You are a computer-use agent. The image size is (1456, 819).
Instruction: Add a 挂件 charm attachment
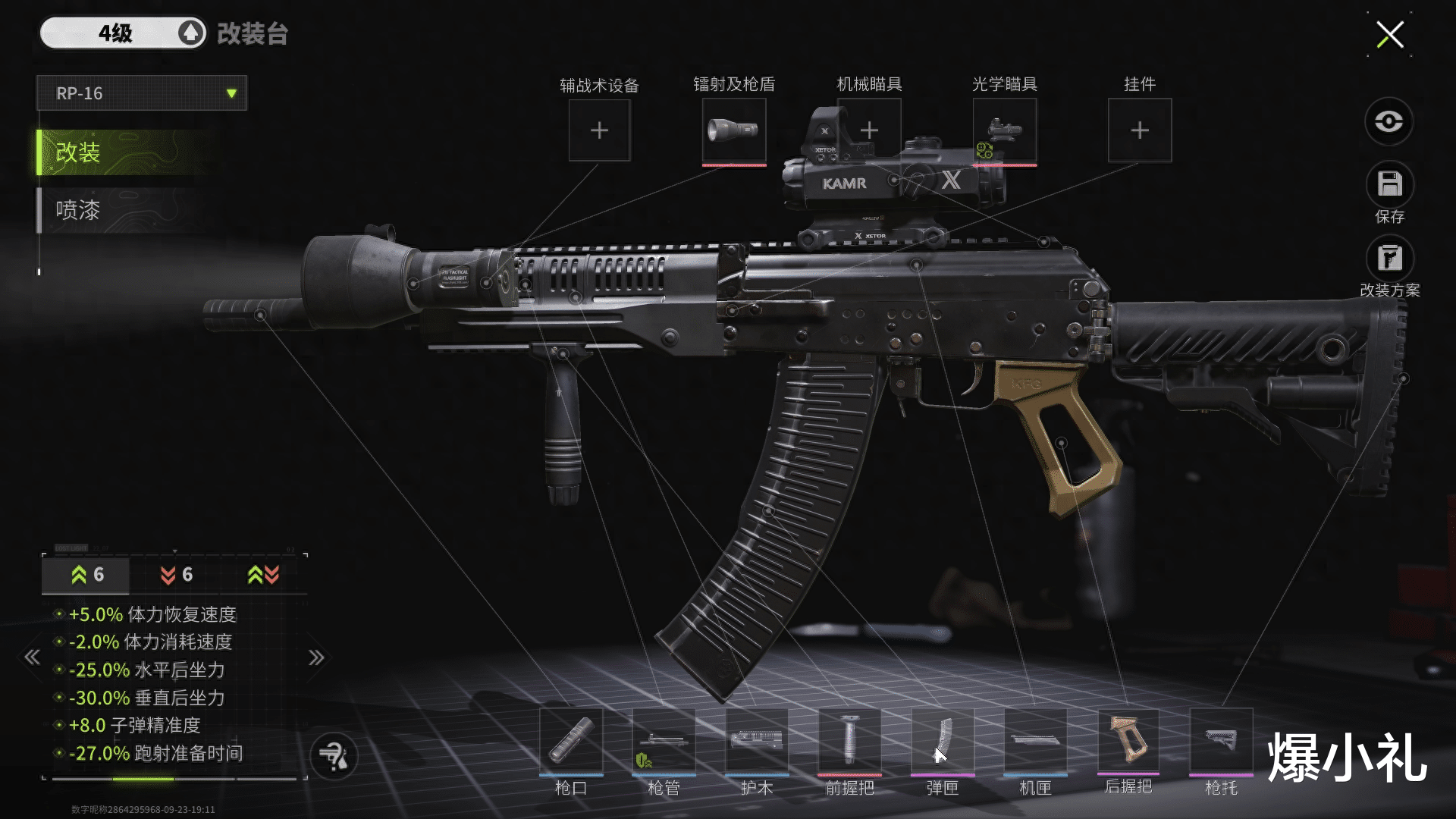click(x=1139, y=130)
